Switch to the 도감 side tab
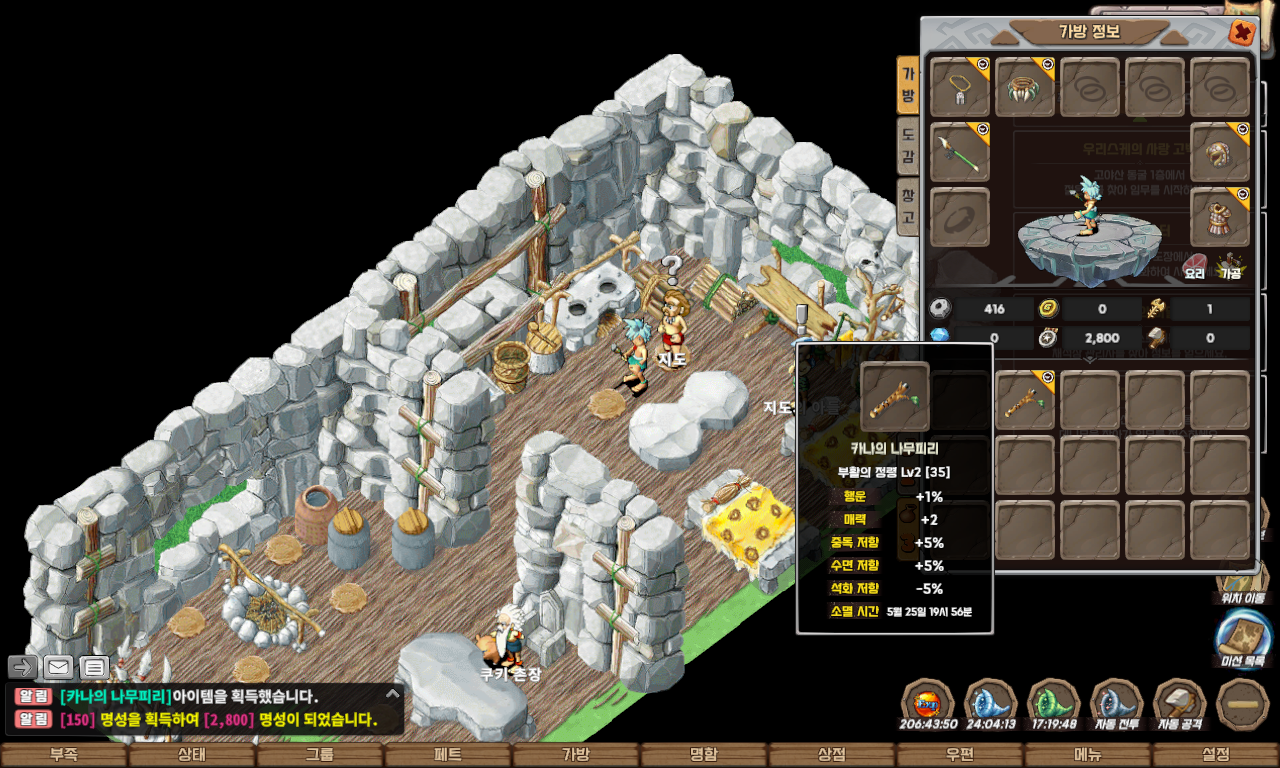Image resolution: width=1280 pixels, height=768 pixels. point(907,145)
